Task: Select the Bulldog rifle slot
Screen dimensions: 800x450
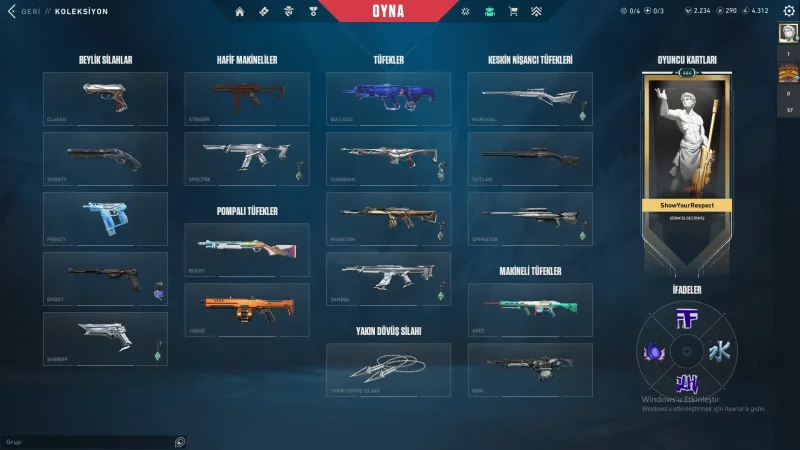Action: tap(388, 98)
